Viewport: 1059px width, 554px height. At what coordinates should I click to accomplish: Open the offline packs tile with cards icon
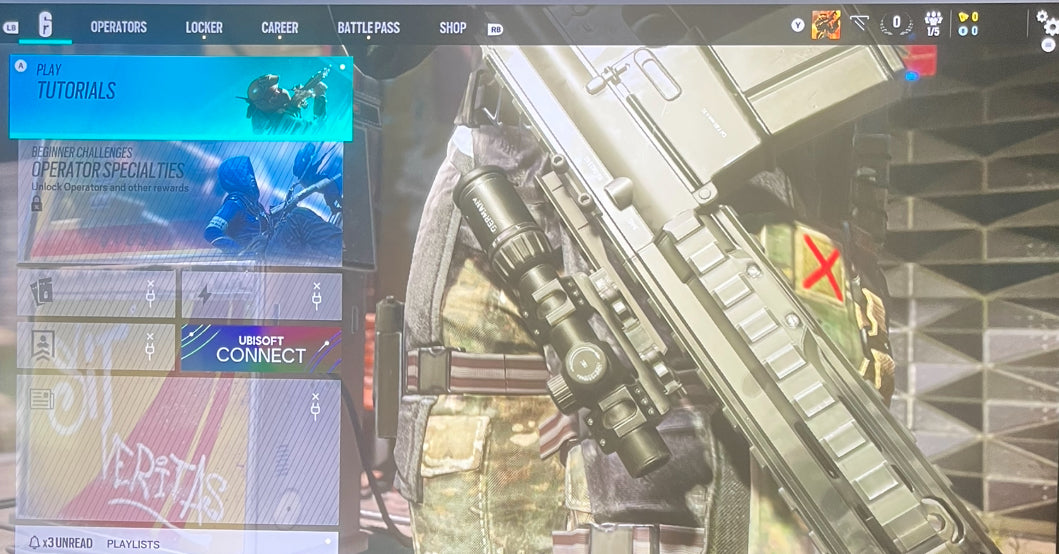point(96,294)
